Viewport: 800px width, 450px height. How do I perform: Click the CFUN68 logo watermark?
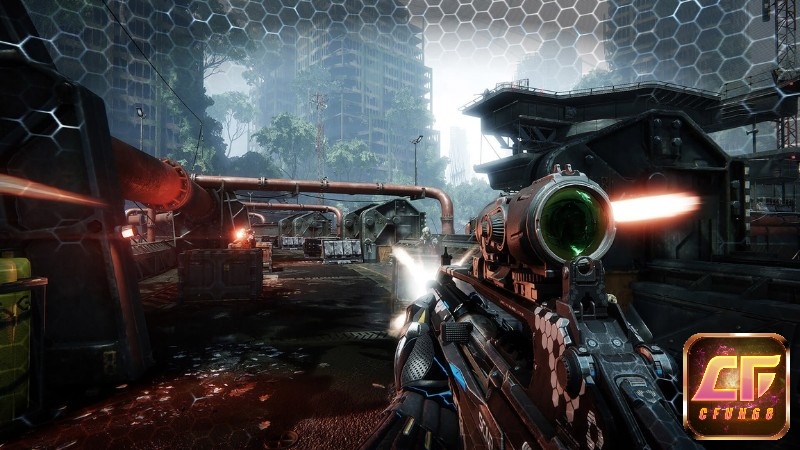(735, 386)
